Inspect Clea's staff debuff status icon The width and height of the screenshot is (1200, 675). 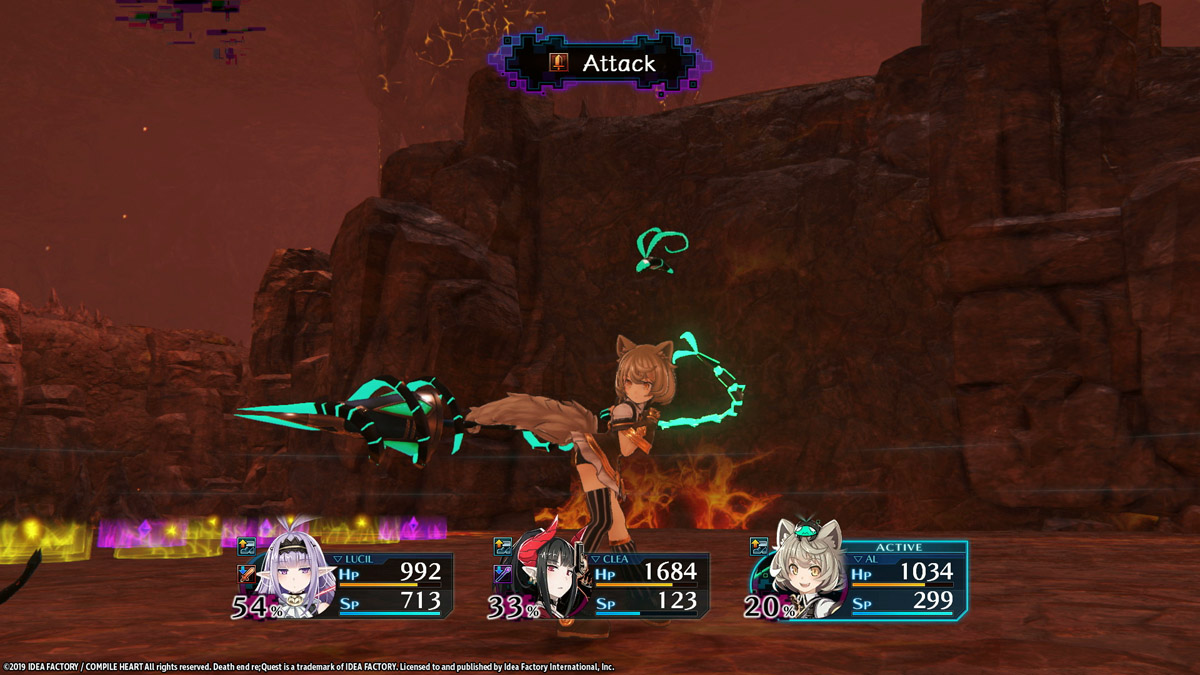[503, 574]
